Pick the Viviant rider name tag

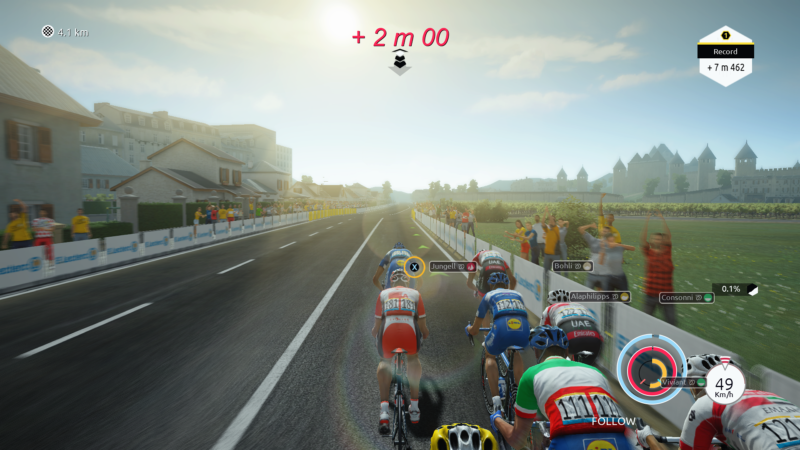point(683,381)
